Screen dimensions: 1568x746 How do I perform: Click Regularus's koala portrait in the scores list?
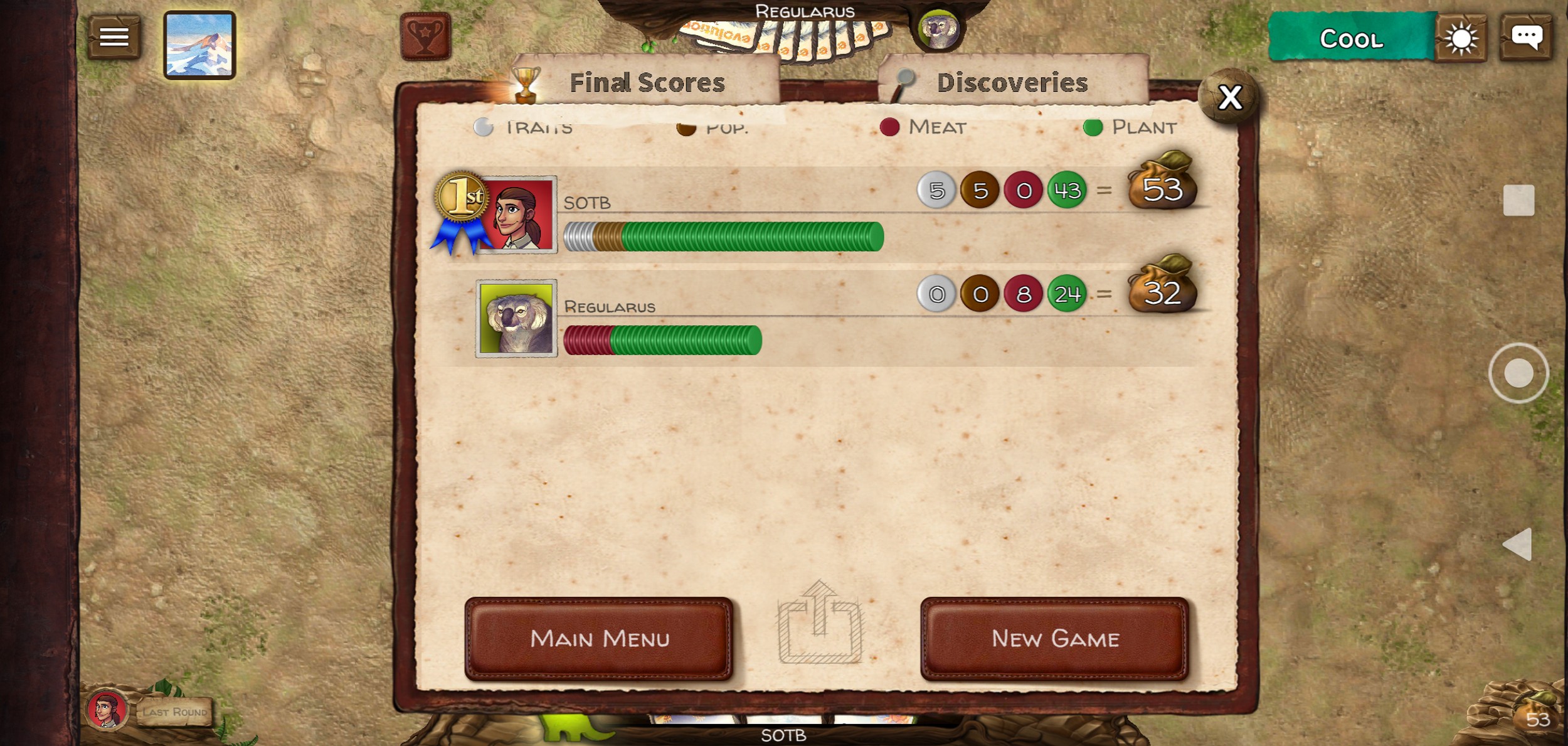[x=516, y=318]
